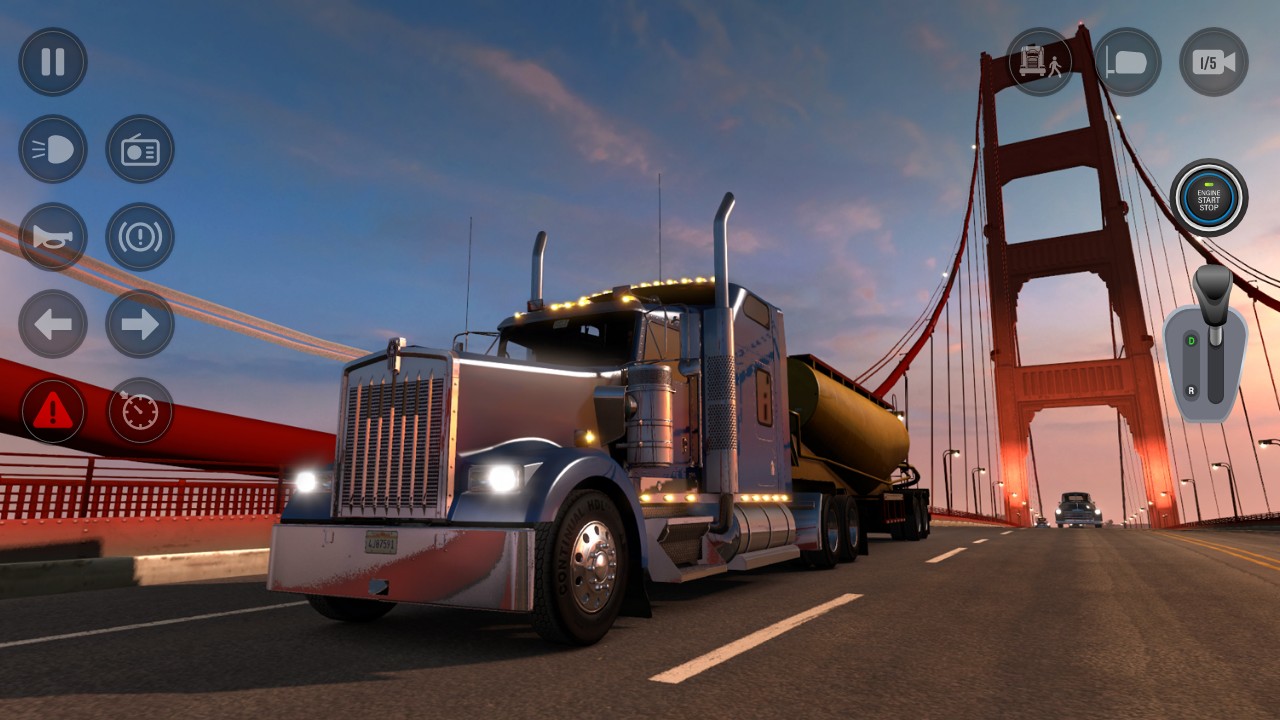
Task: Pause the game
Action: 53,61
